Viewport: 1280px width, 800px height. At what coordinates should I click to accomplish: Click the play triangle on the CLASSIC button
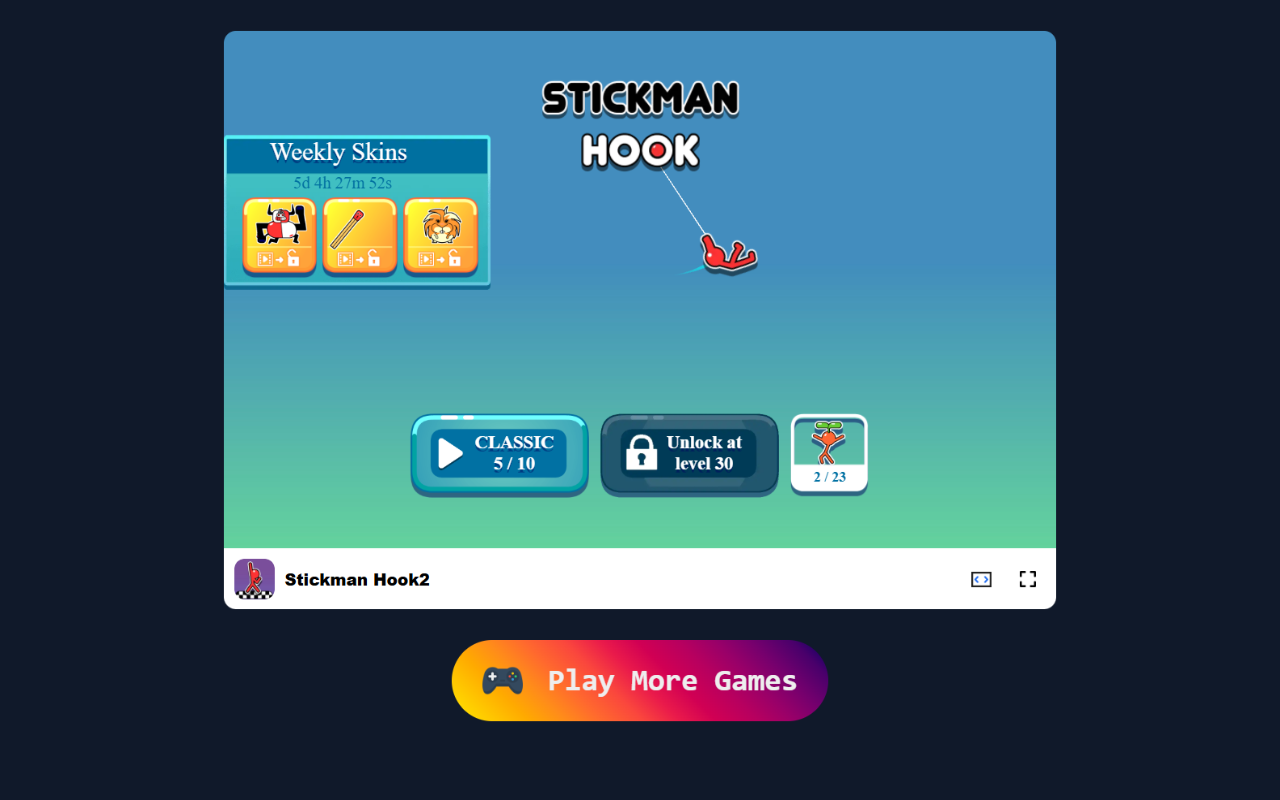point(450,451)
